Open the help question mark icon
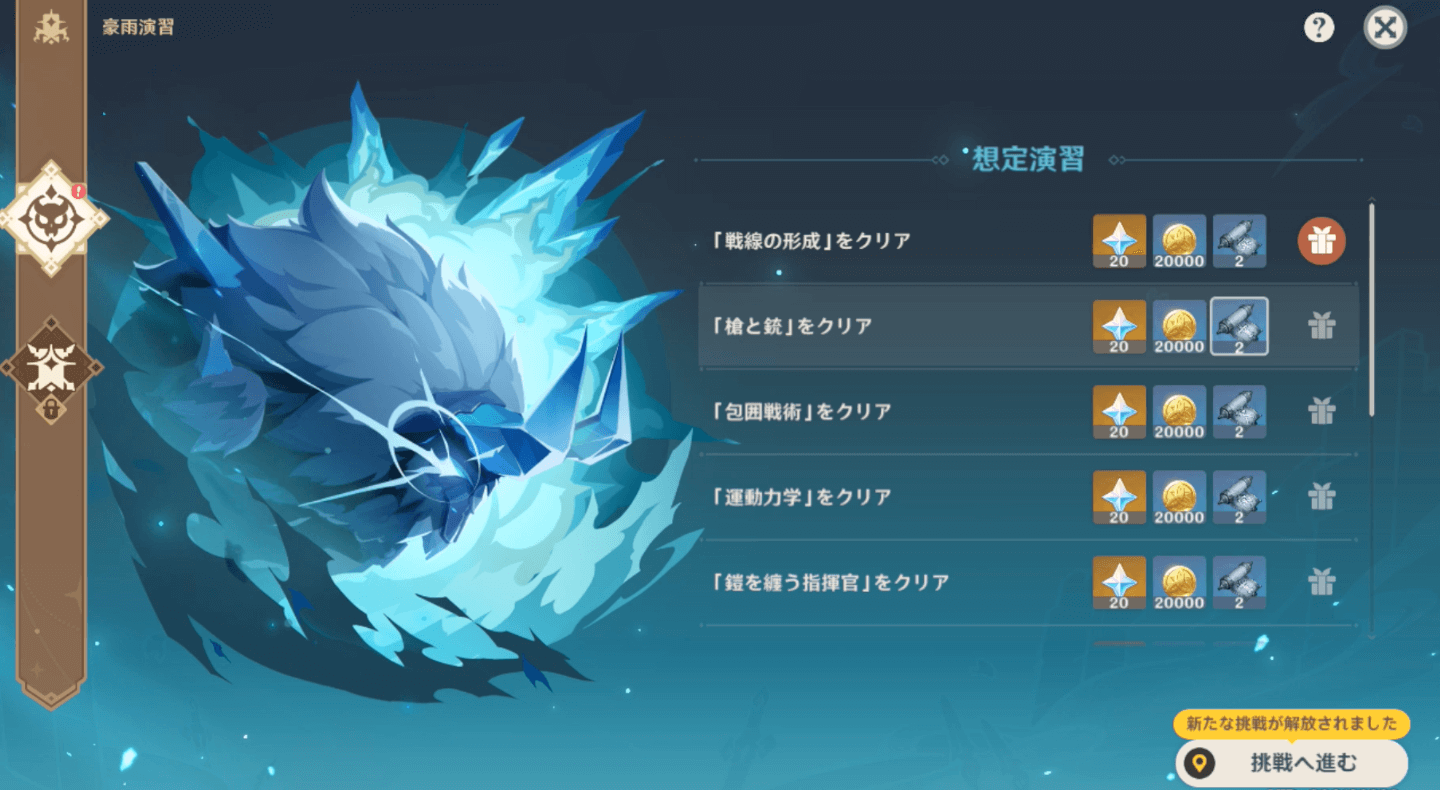The image size is (1440, 790). (1319, 27)
